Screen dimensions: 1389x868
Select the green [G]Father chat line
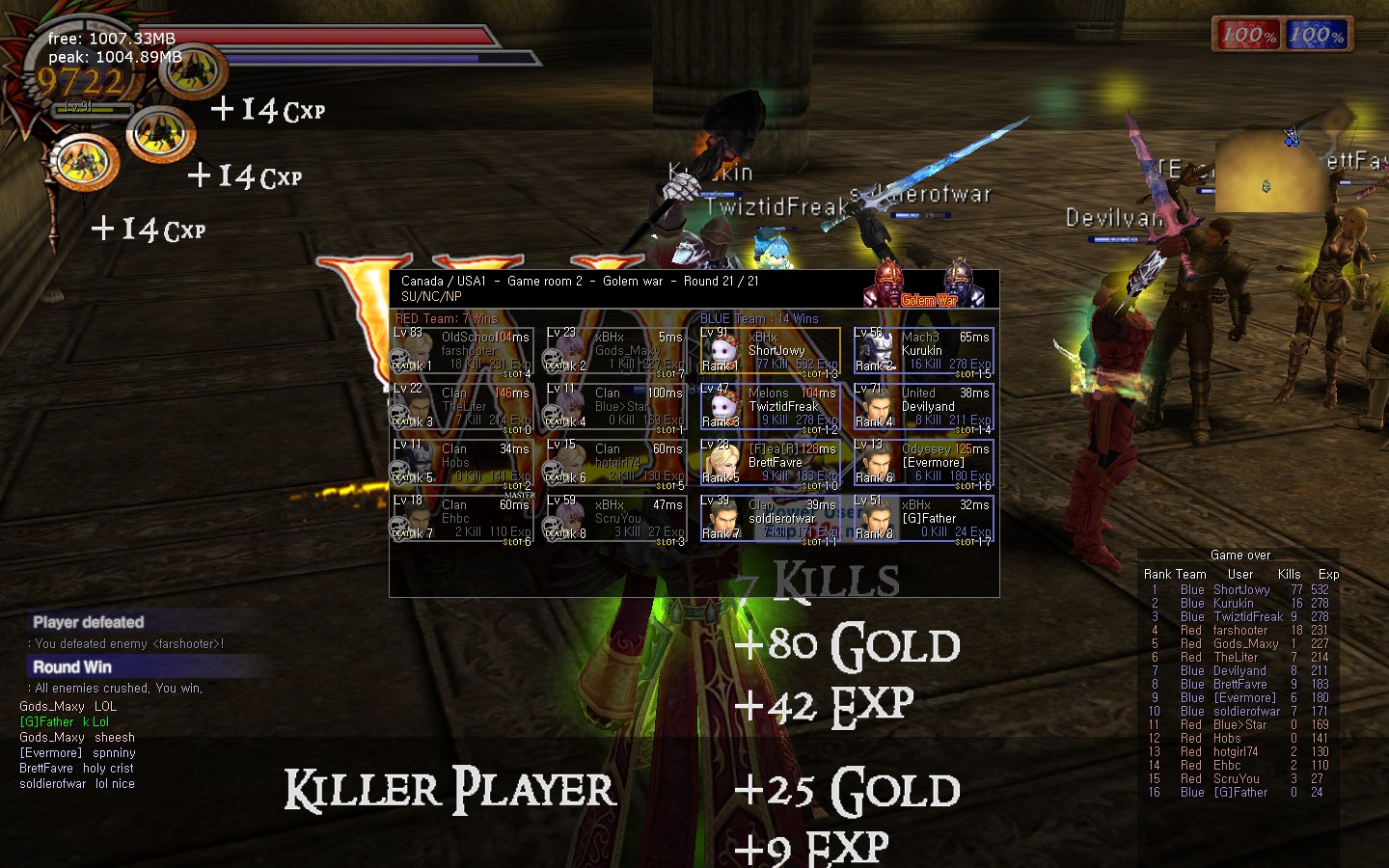pyautogui.click(x=64, y=722)
